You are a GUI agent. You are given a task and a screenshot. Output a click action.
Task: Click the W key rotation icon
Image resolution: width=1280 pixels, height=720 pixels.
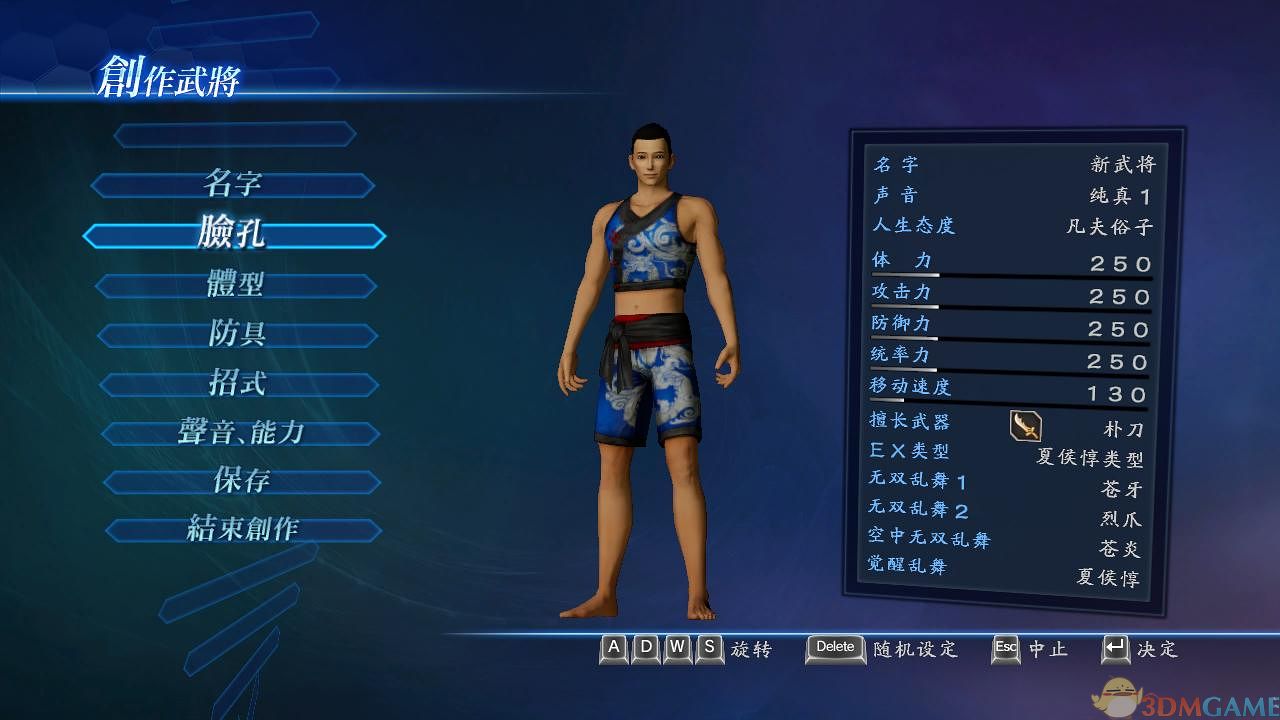(x=676, y=649)
